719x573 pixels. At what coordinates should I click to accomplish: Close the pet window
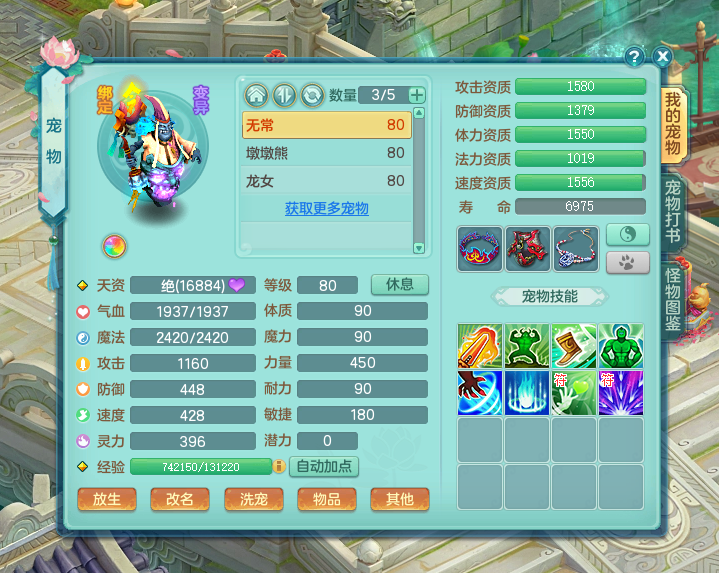(661, 57)
